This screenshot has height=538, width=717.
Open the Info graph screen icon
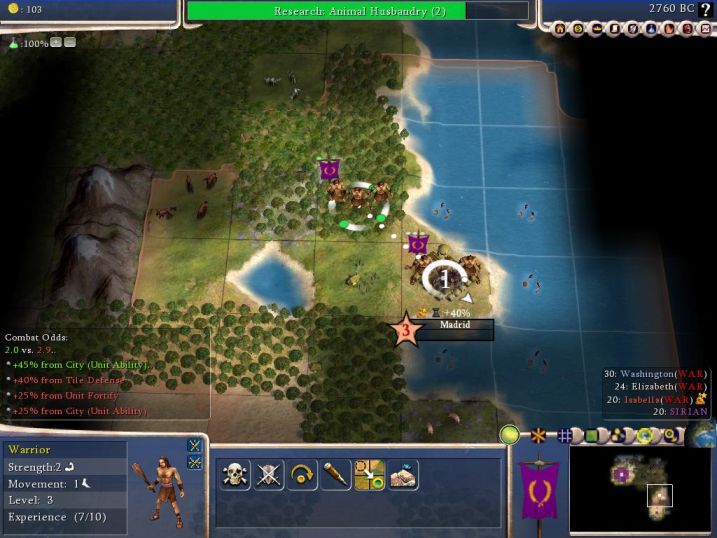704,30
